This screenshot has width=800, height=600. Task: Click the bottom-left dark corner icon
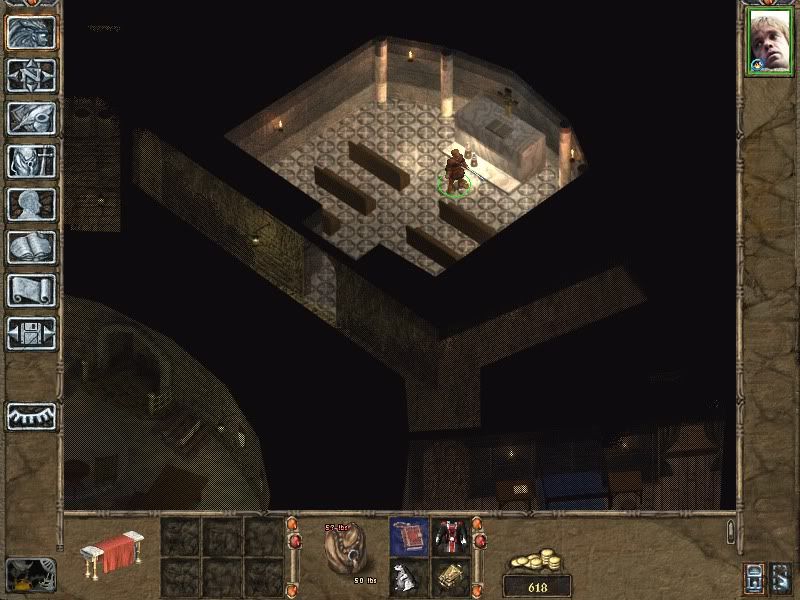click(30, 573)
